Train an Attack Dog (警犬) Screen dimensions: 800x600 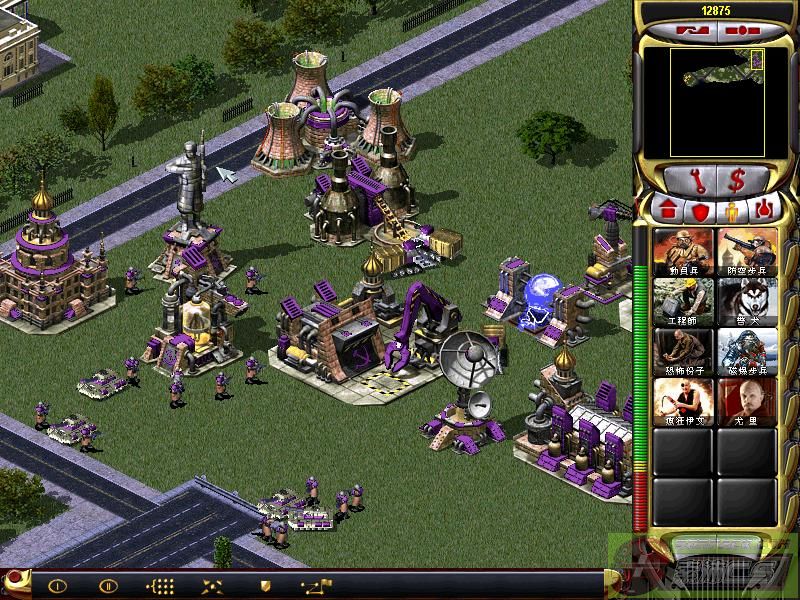click(x=746, y=300)
